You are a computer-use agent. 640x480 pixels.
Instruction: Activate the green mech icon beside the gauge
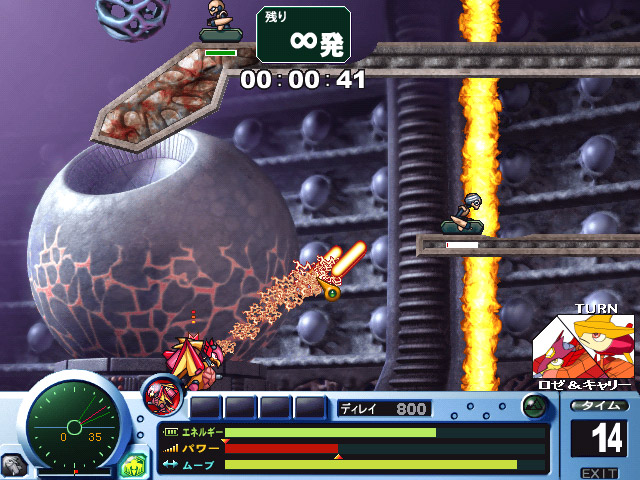coord(134,464)
